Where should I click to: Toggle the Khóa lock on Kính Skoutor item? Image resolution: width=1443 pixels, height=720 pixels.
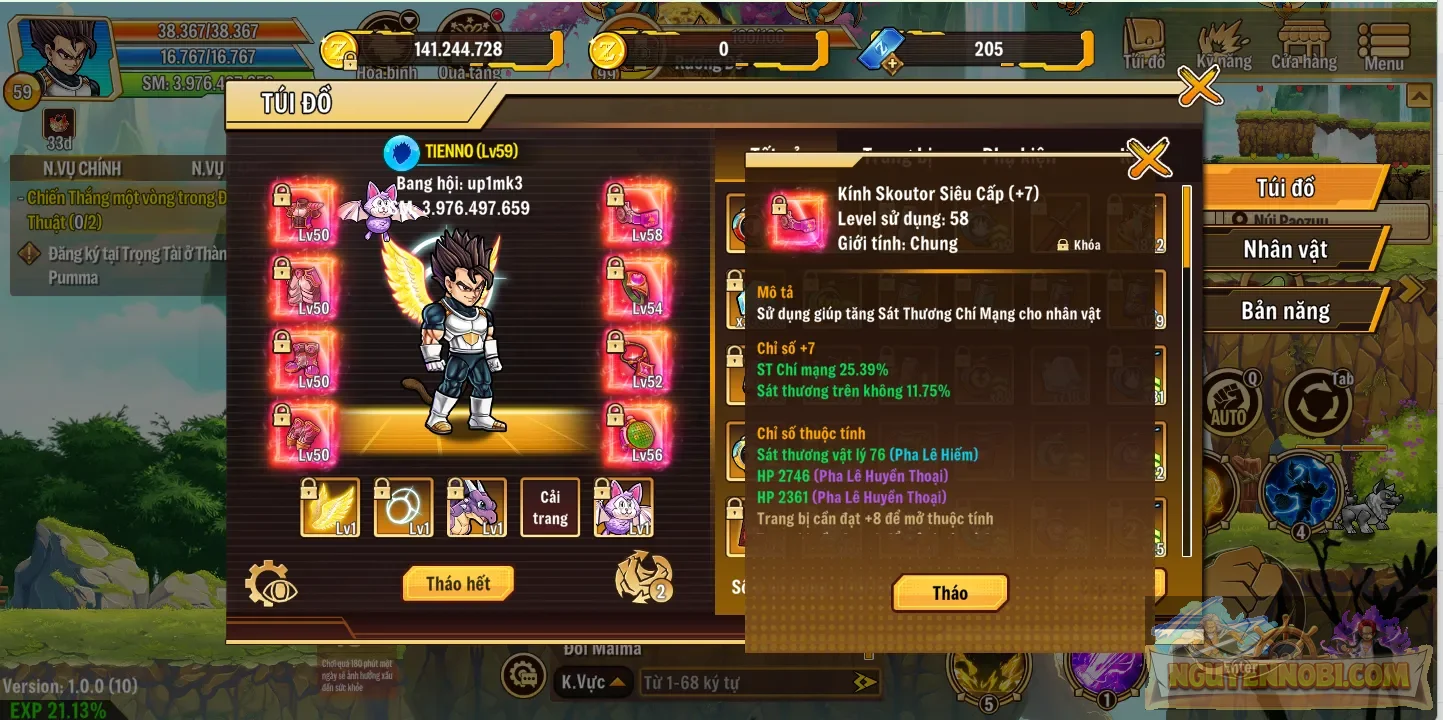click(x=1062, y=243)
